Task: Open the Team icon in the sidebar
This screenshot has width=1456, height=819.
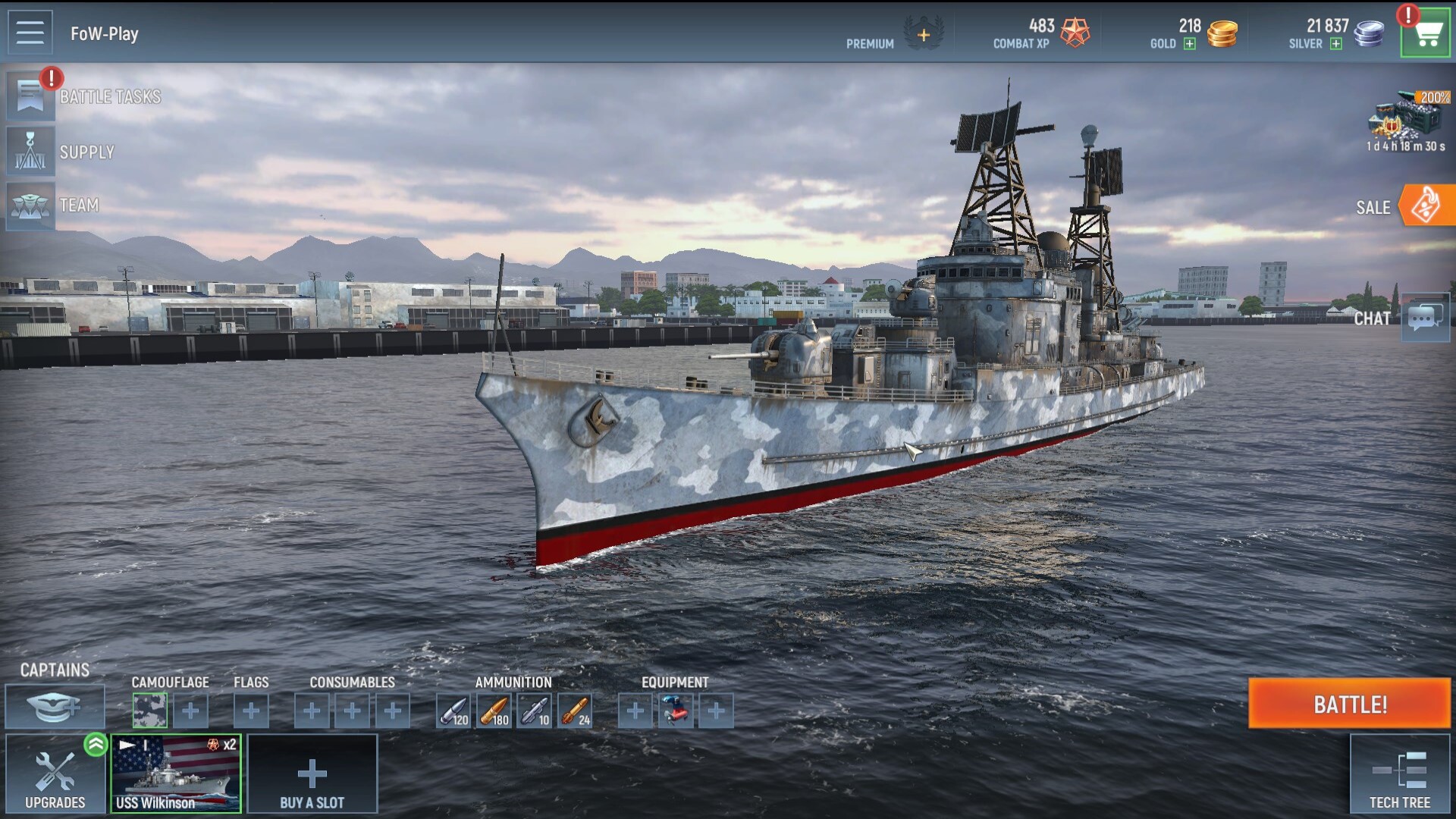Action: (30, 206)
